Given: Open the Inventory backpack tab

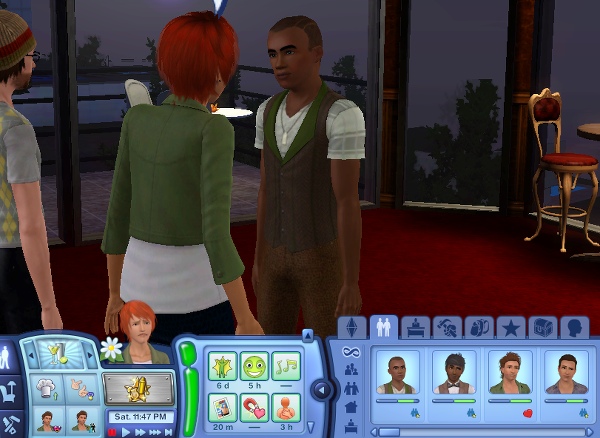Looking at the screenshot, I should tap(479, 328).
